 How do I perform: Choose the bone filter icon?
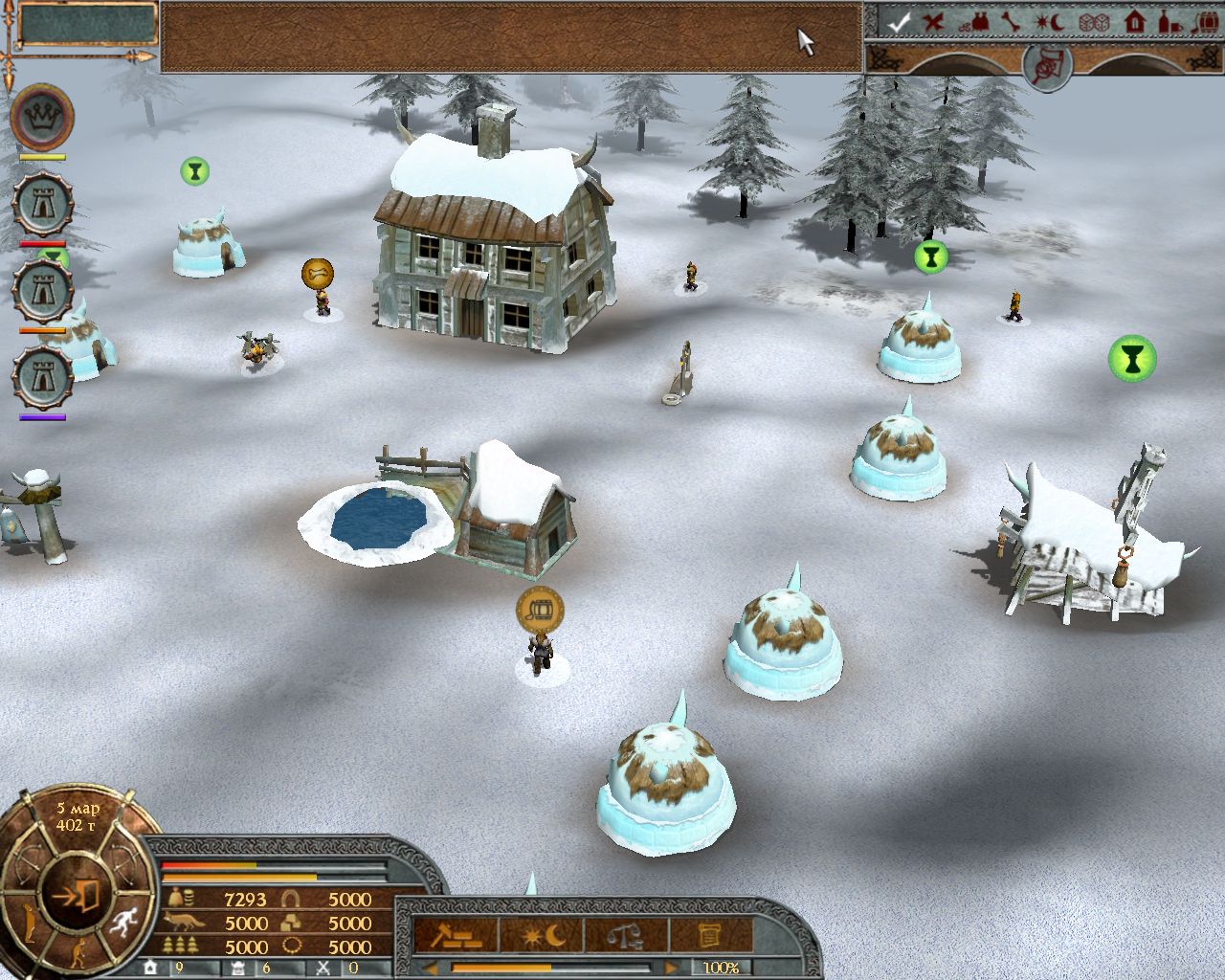pyautogui.click(x=1013, y=22)
